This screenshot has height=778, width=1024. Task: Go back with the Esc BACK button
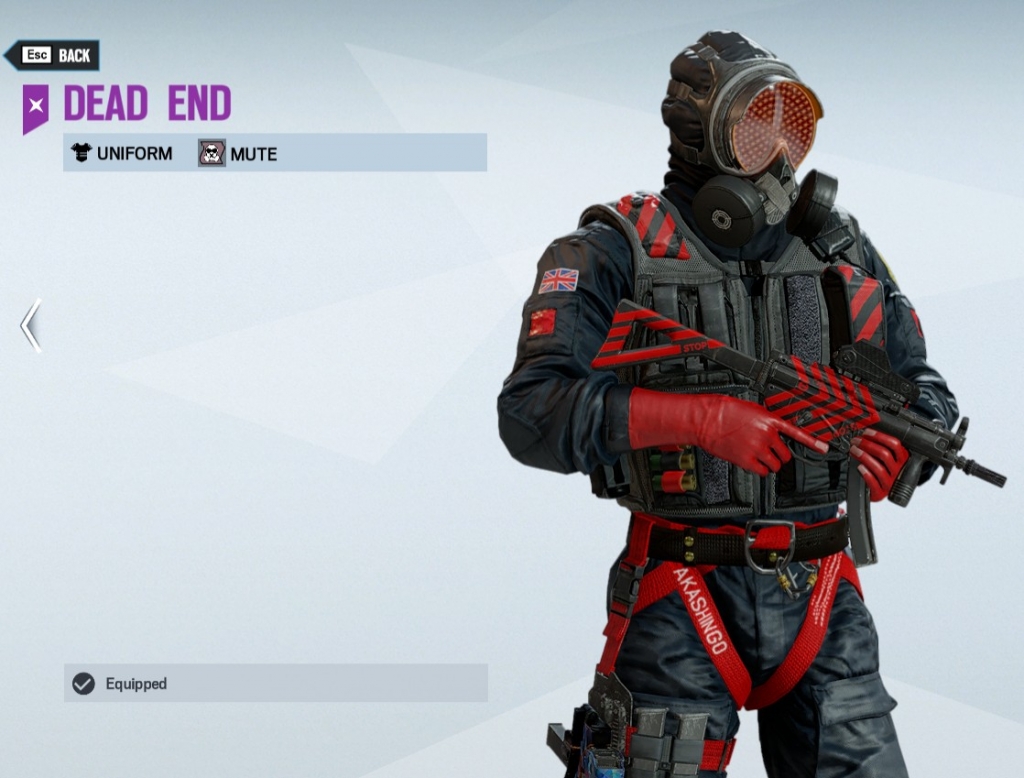[53, 55]
